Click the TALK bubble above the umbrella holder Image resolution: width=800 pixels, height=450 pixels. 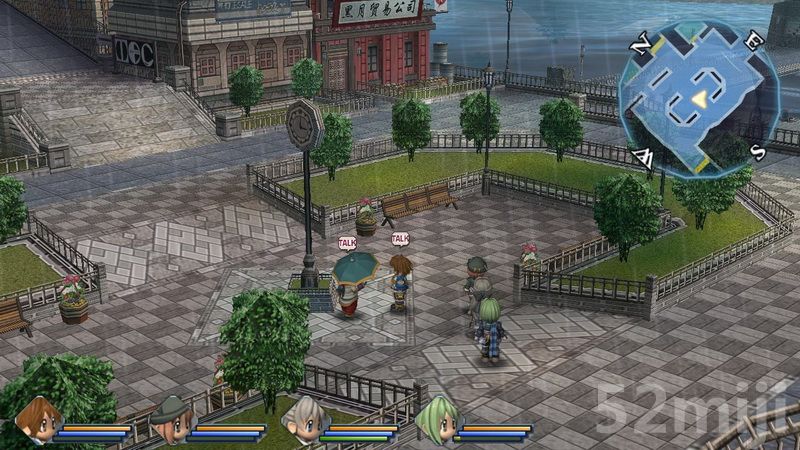347,242
